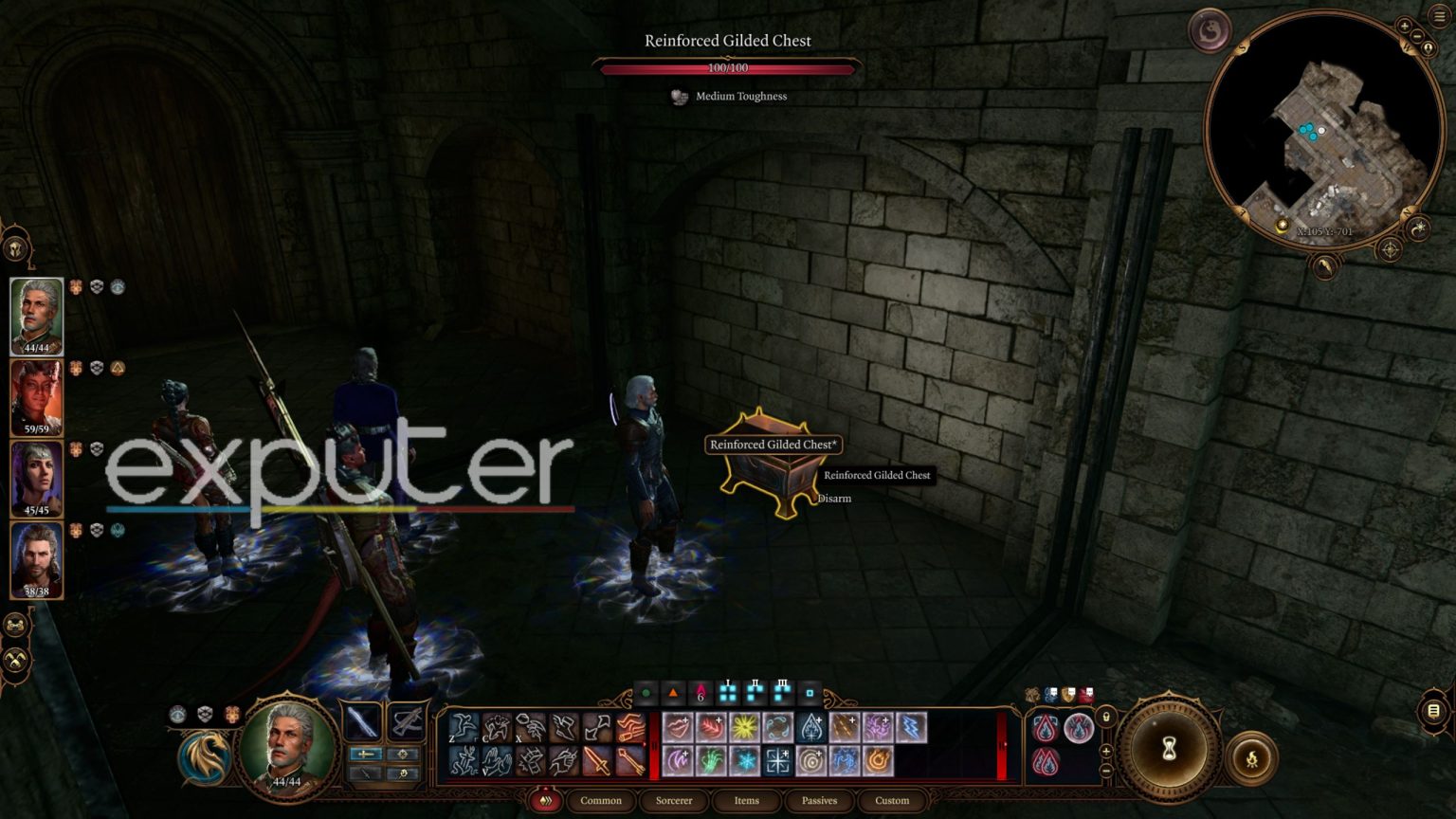Screen dimensions: 1456x819
Task: Expand extra hotbar rows with the plus button
Action: click(x=1106, y=750)
